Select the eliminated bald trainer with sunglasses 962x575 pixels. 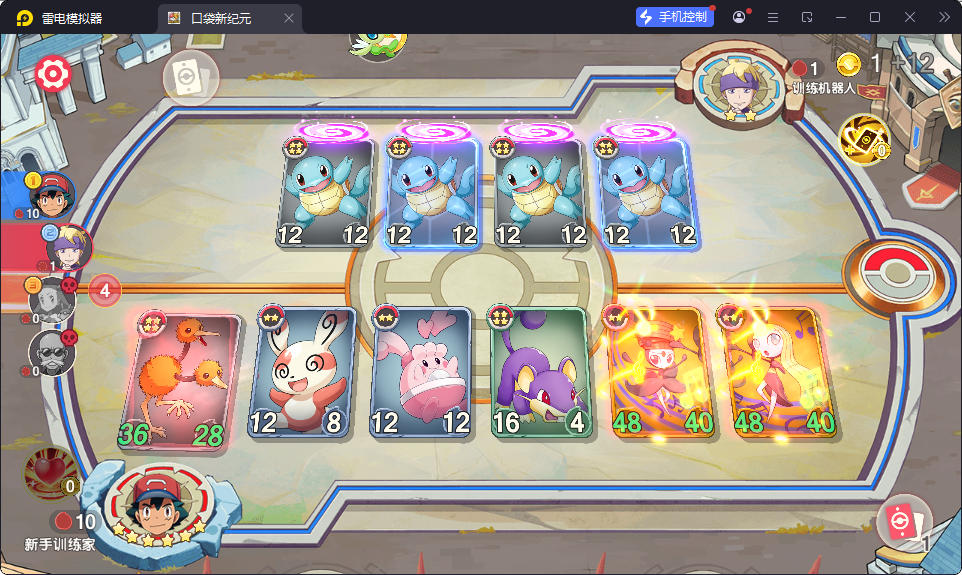click(x=51, y=352)
